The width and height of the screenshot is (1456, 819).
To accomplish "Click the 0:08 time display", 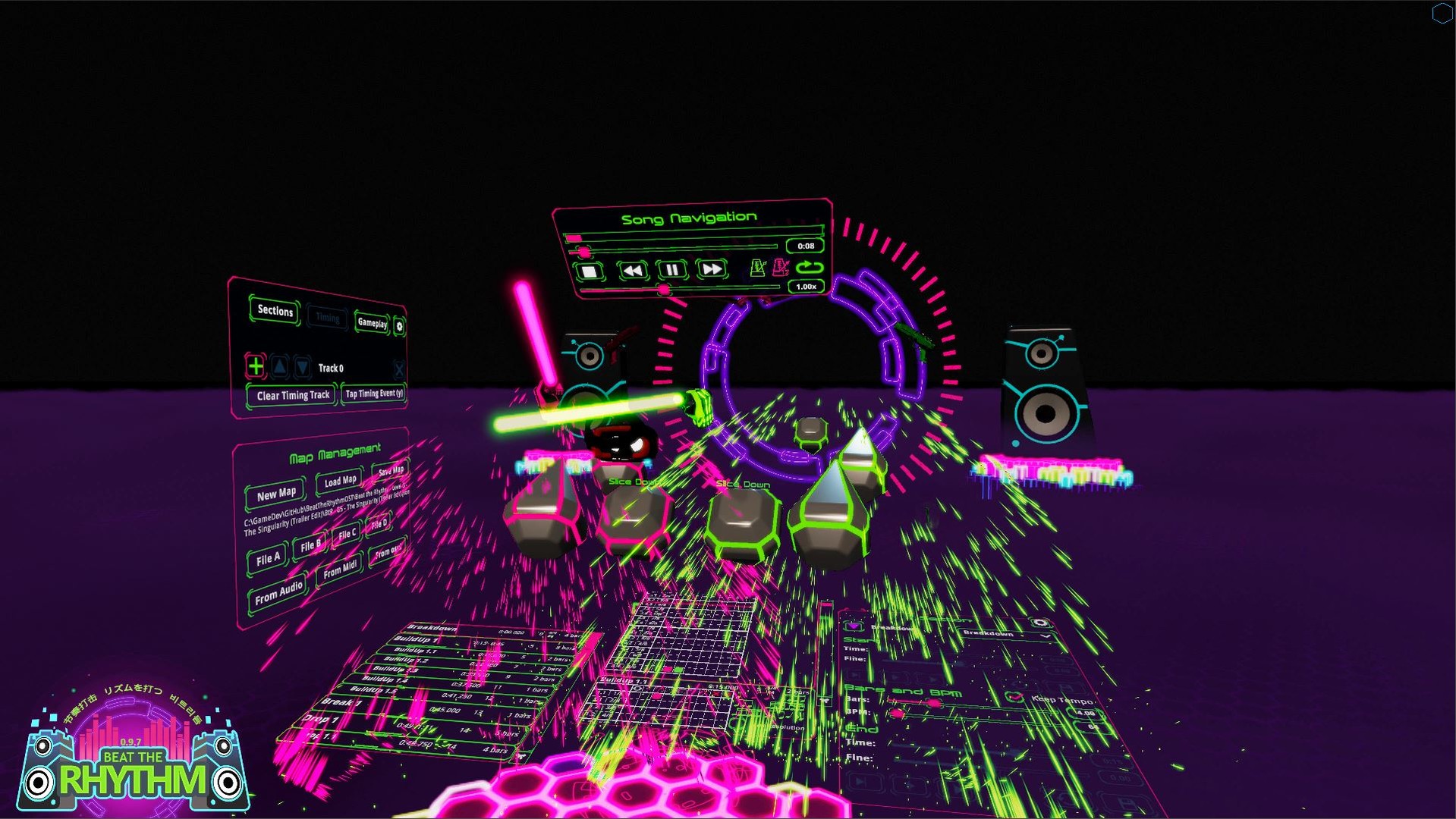I will (x=805, y=246).
